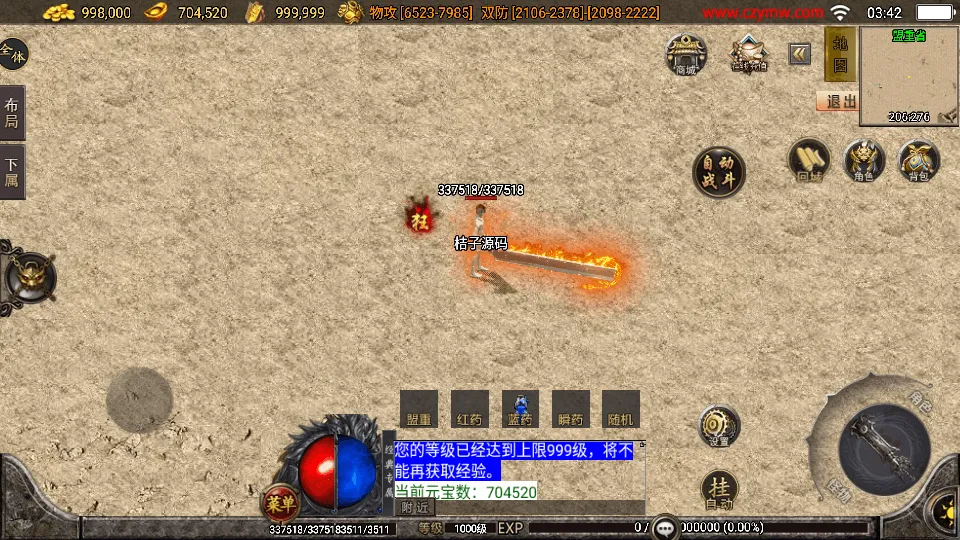Image resolution: width=960 pixels, height=540 pixels.
Task: Open the minimap
Action: (x=908, y=76)
